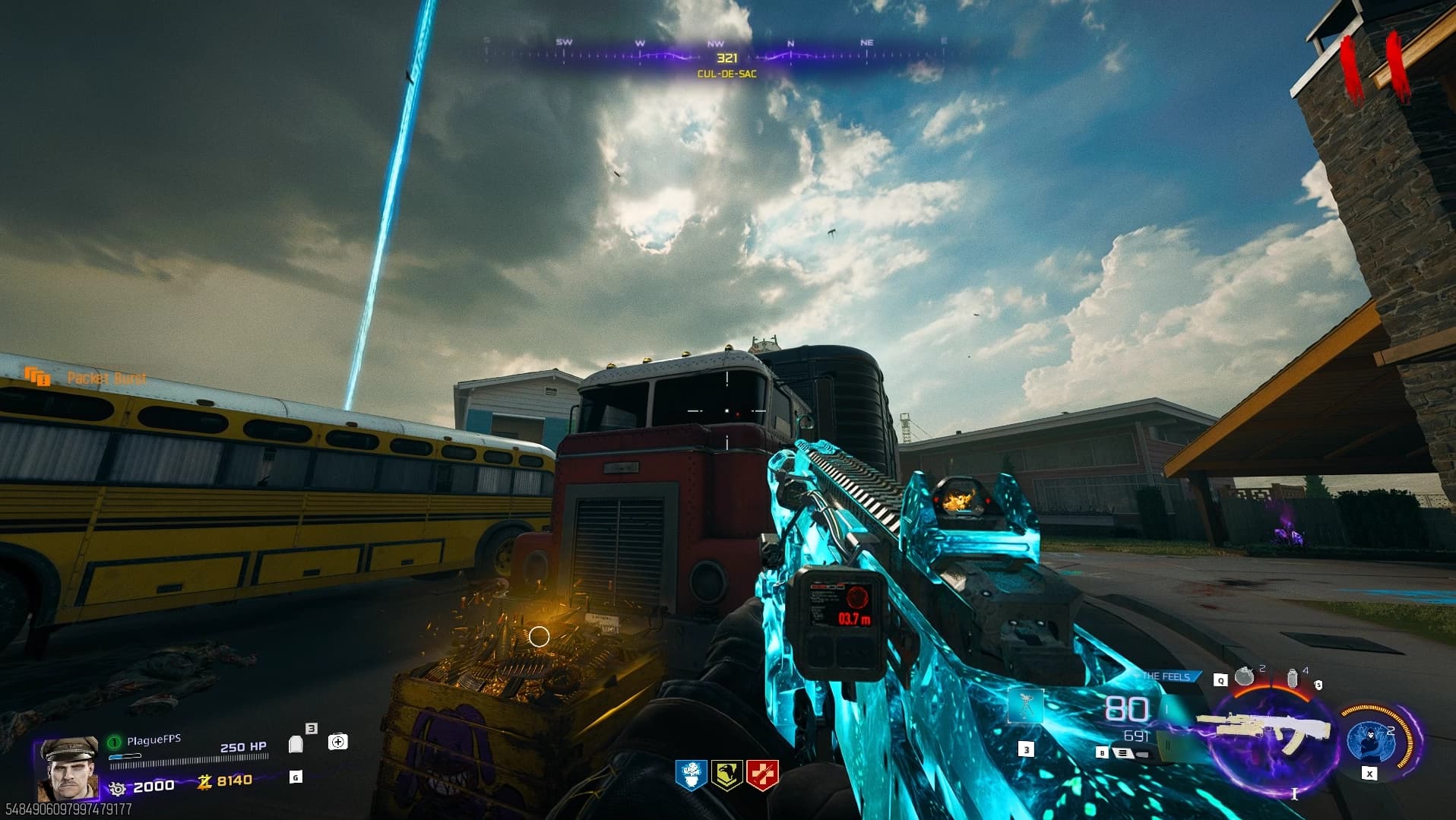Click the yellow Vulture Aid perk badge
The height and width of the screenshot is (820, 1456).
(726, 775)
